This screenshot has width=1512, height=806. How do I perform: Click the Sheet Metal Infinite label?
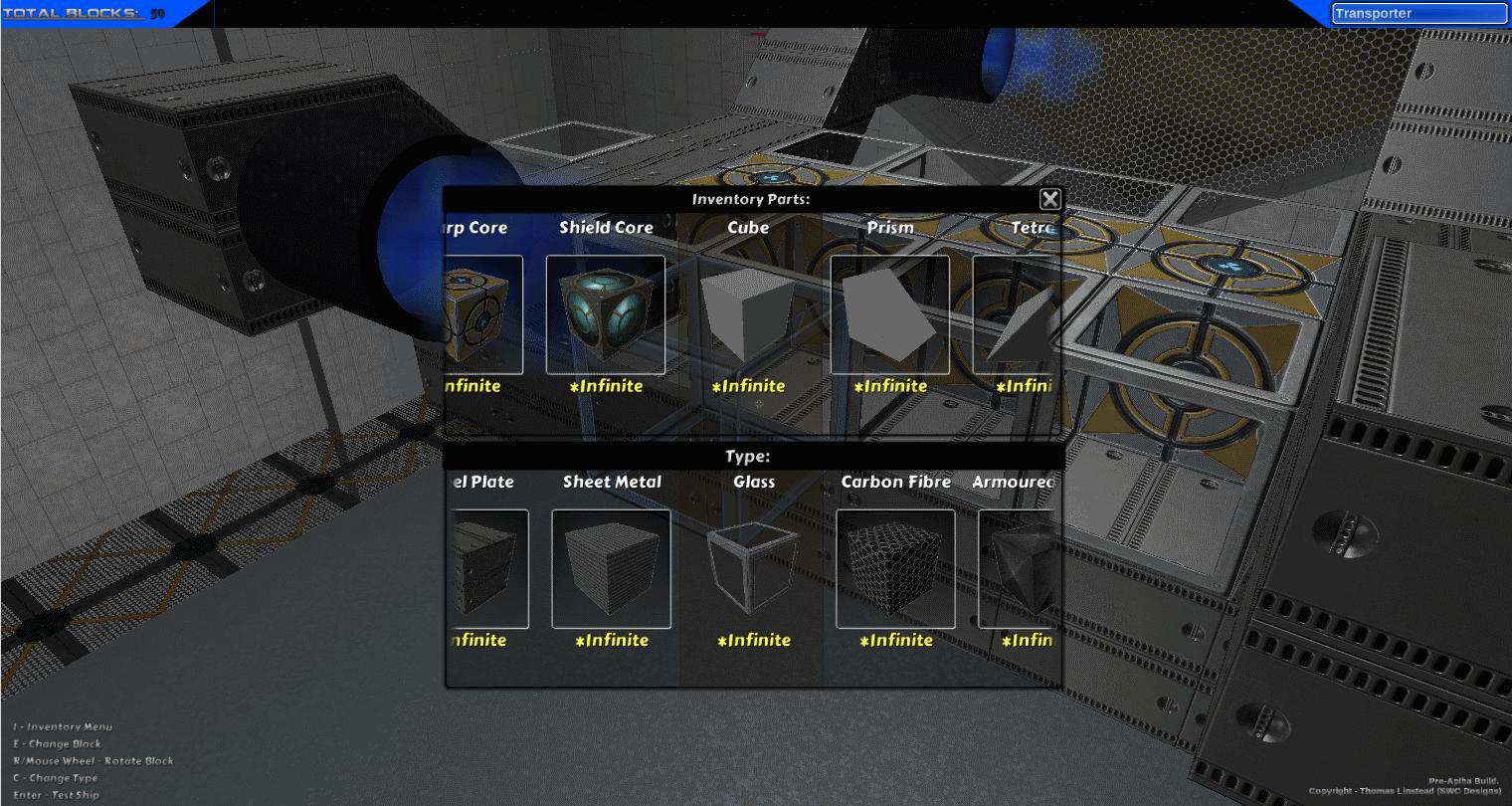click(612, 640)
